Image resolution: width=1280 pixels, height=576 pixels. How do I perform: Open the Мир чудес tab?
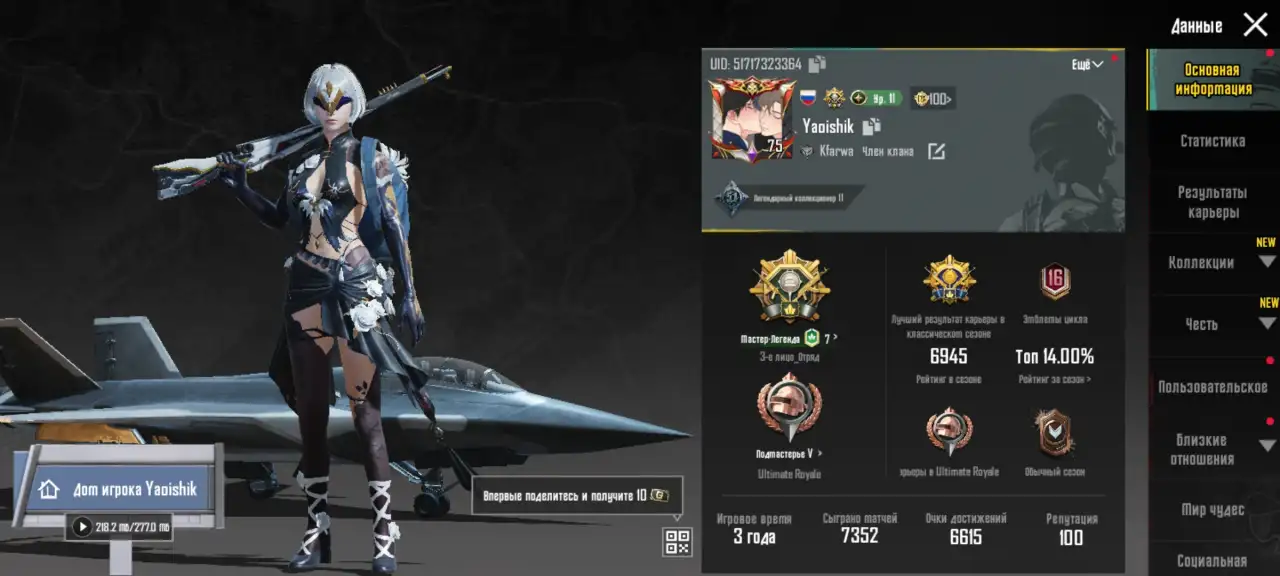tap(1212, 510)
